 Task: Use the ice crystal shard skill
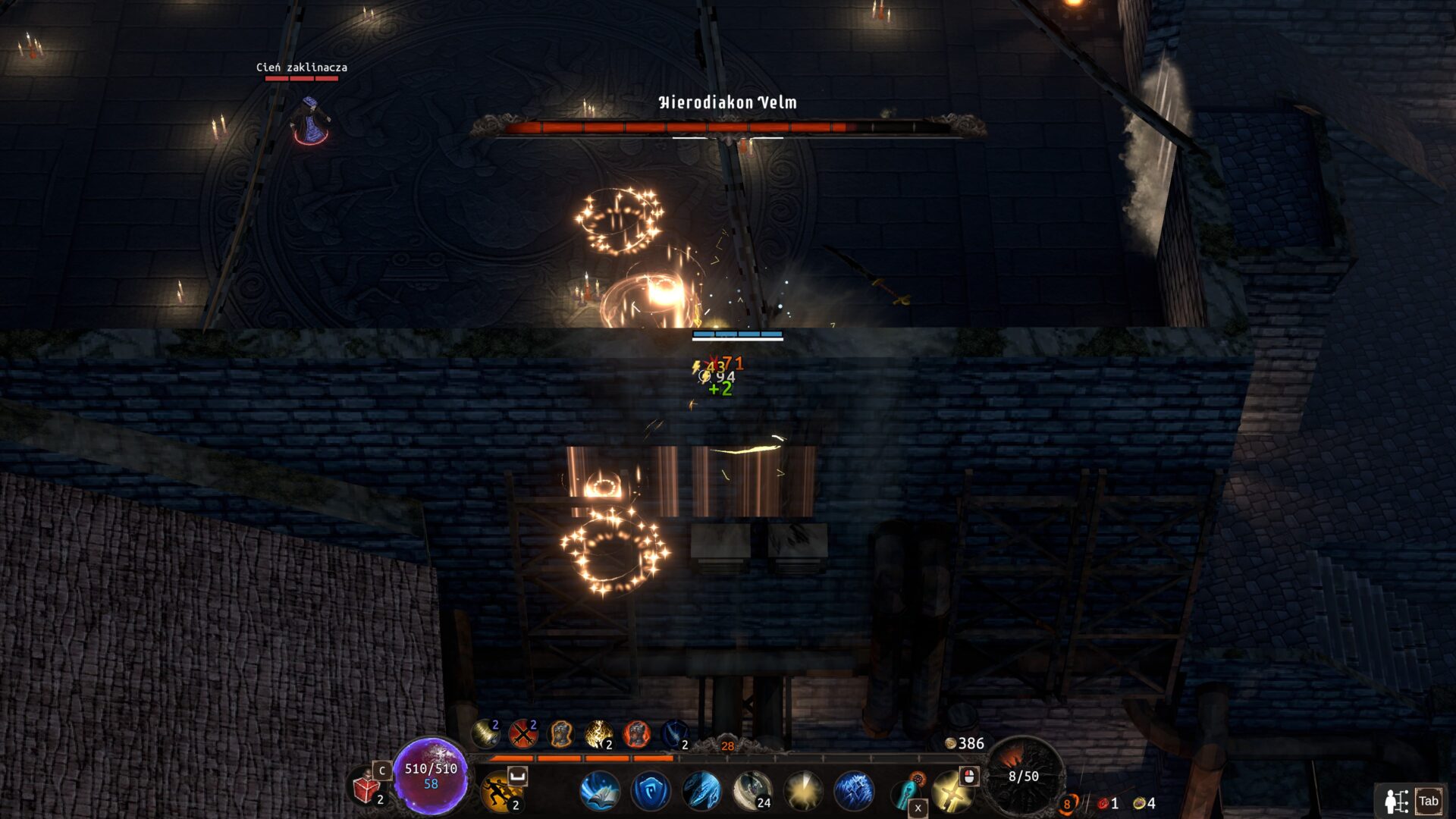tap(701, 791)
